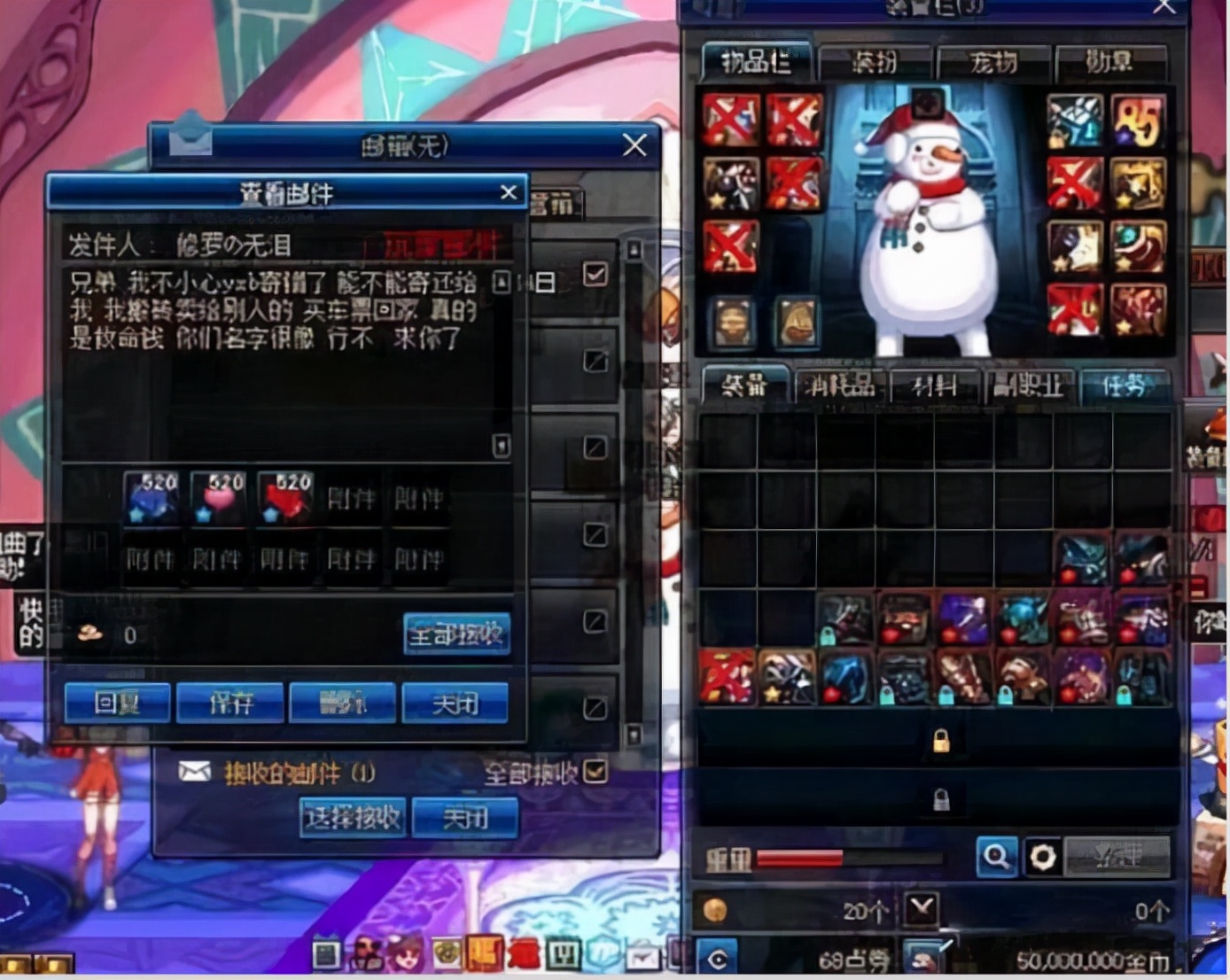Open the 宠物 tab
Viewport: 1230px width, 980px height.
point(993,61)
